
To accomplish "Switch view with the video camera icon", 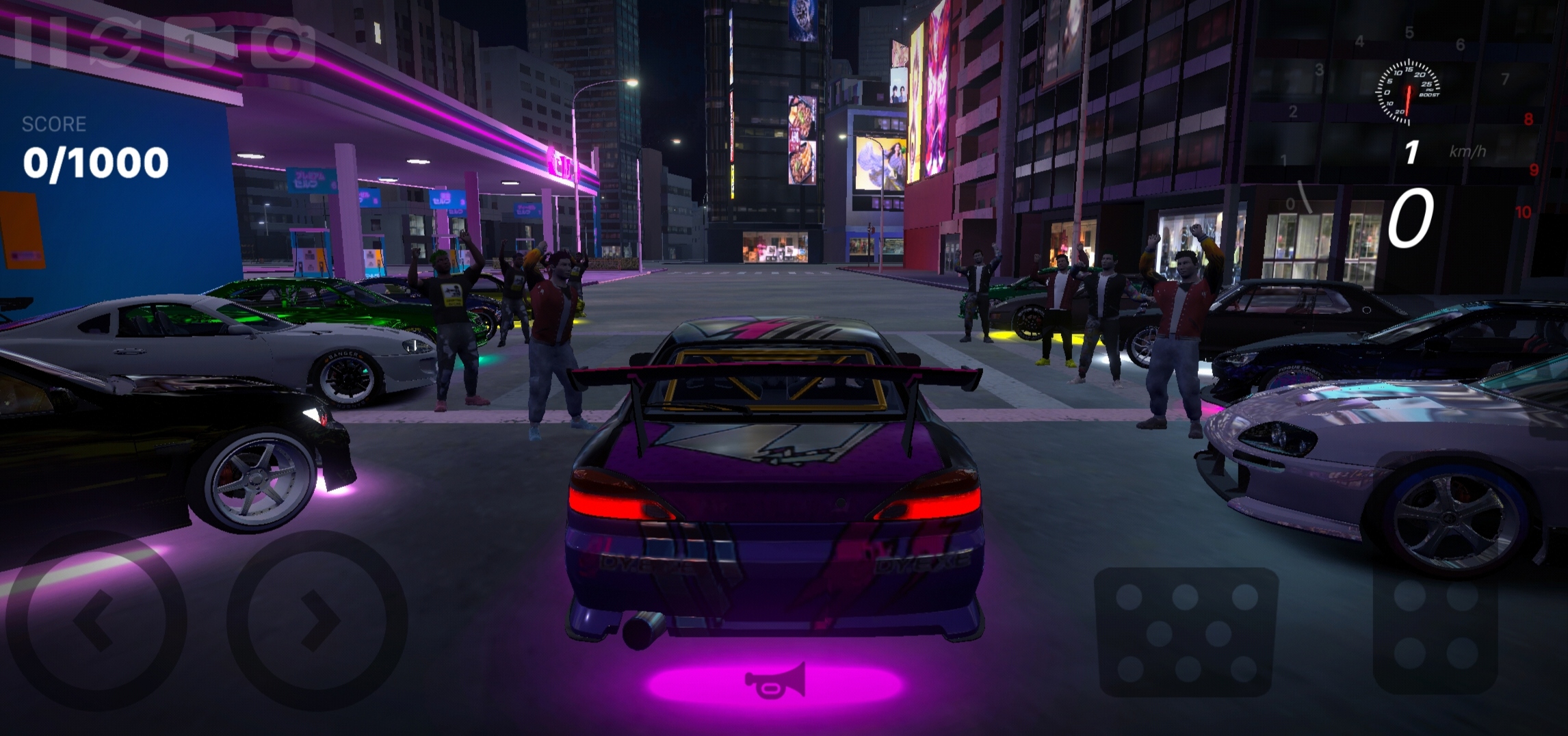I will (199, 42).
